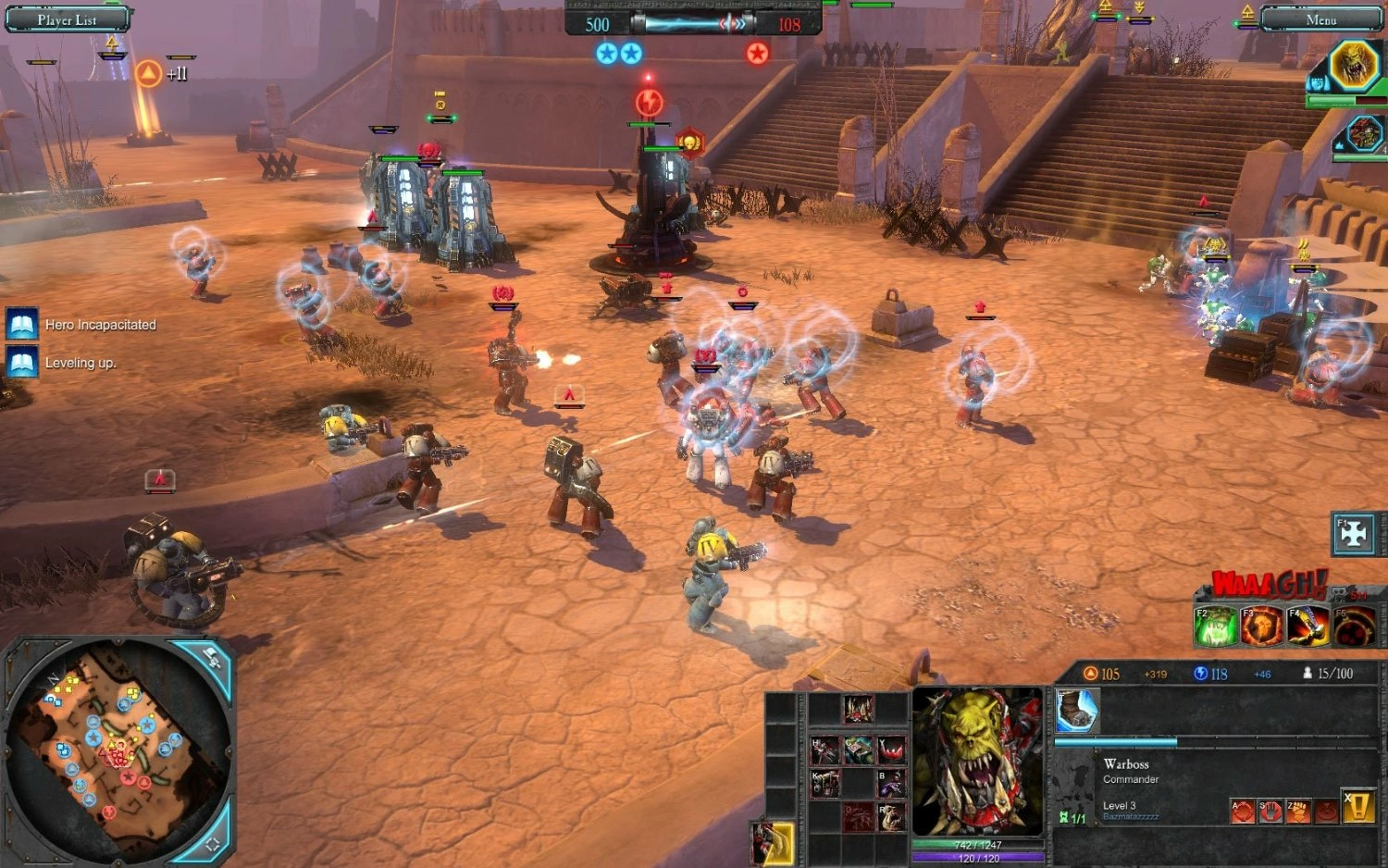Screen dimensions: 1388x868
Task: Issue the attack-move command (A)
Action: pos(1242,812)
